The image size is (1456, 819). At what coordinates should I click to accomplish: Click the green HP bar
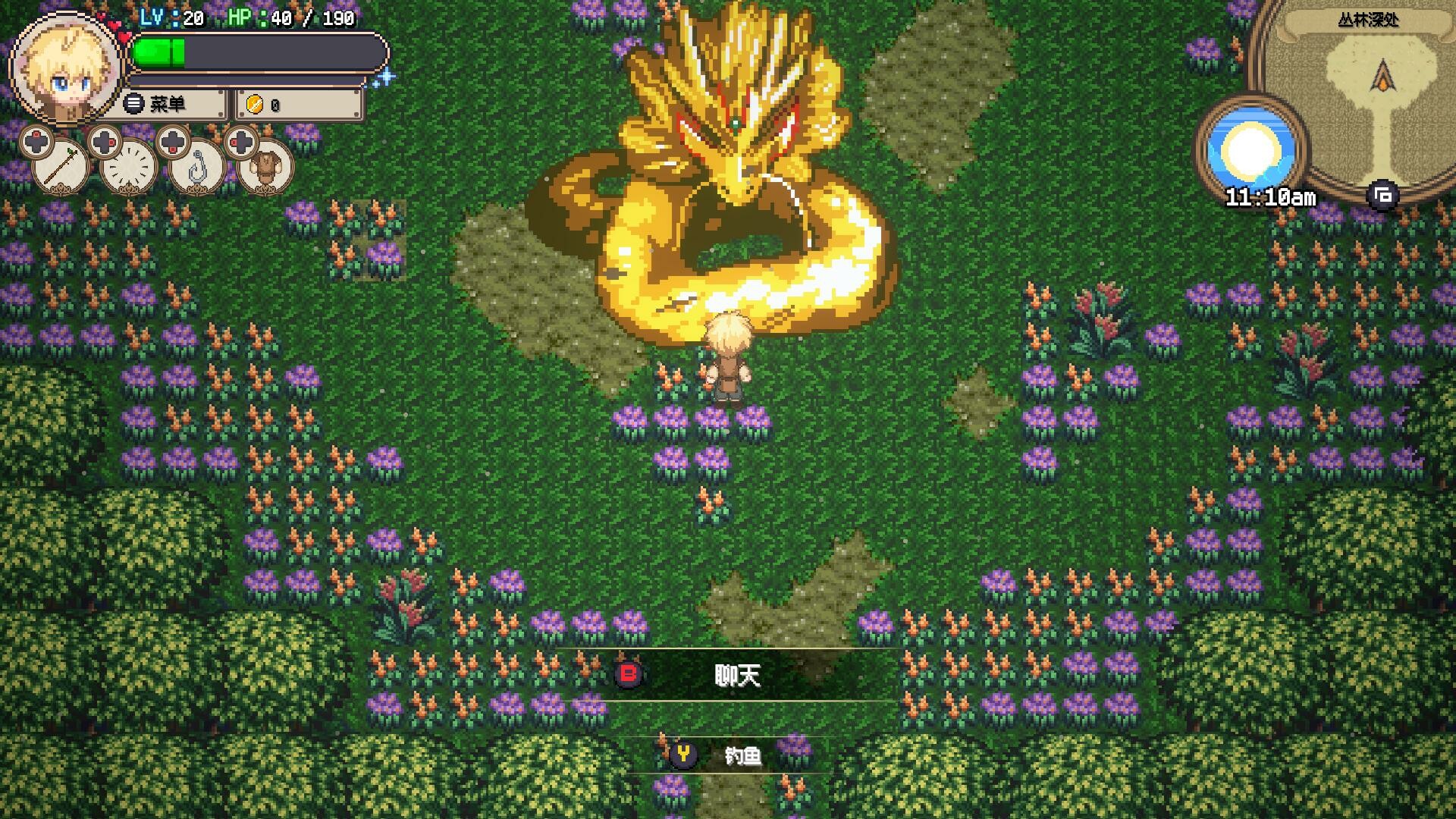[159, 52]
